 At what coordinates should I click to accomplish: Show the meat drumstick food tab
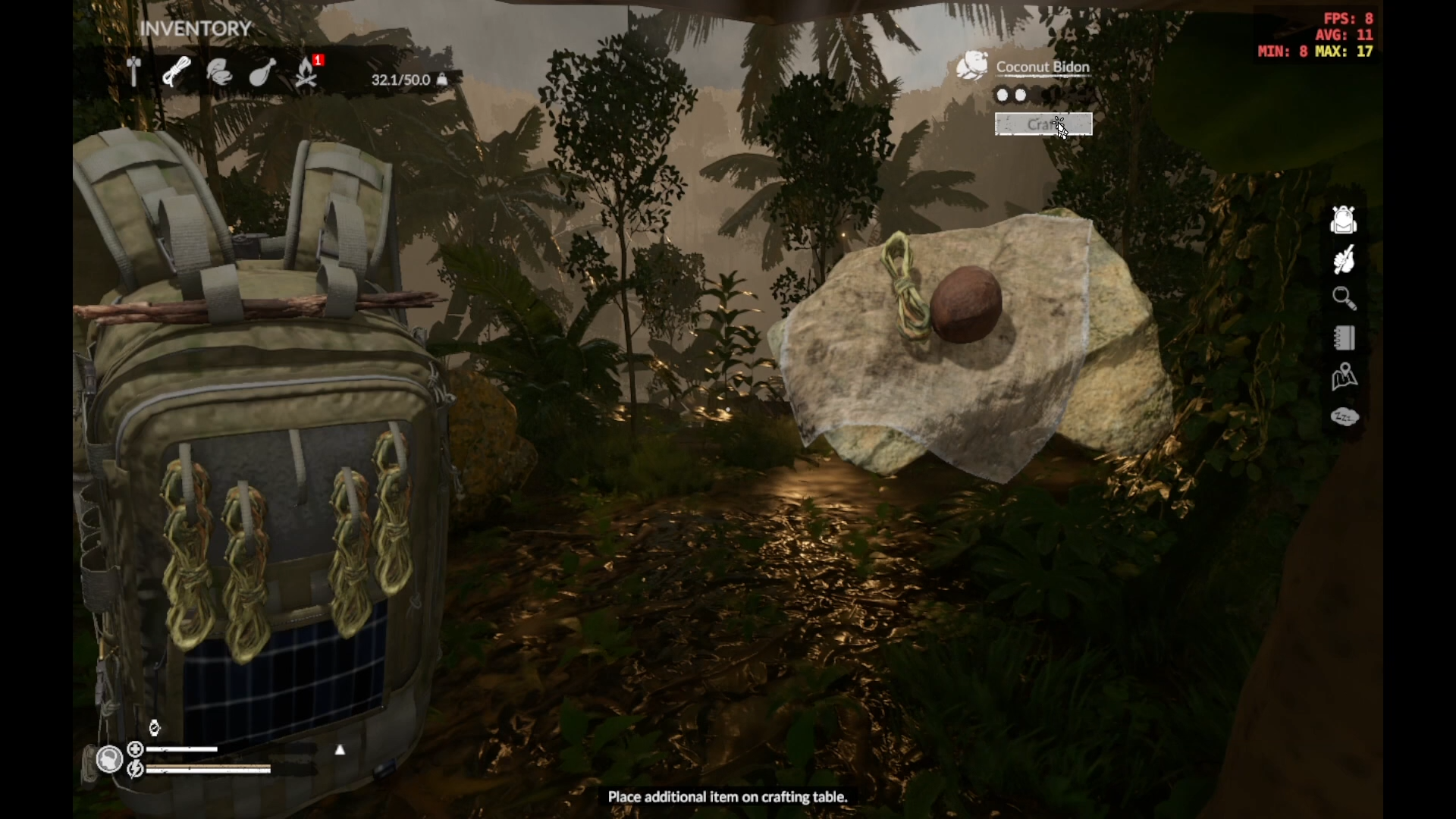pyautogui.click(x=262, y=73)
